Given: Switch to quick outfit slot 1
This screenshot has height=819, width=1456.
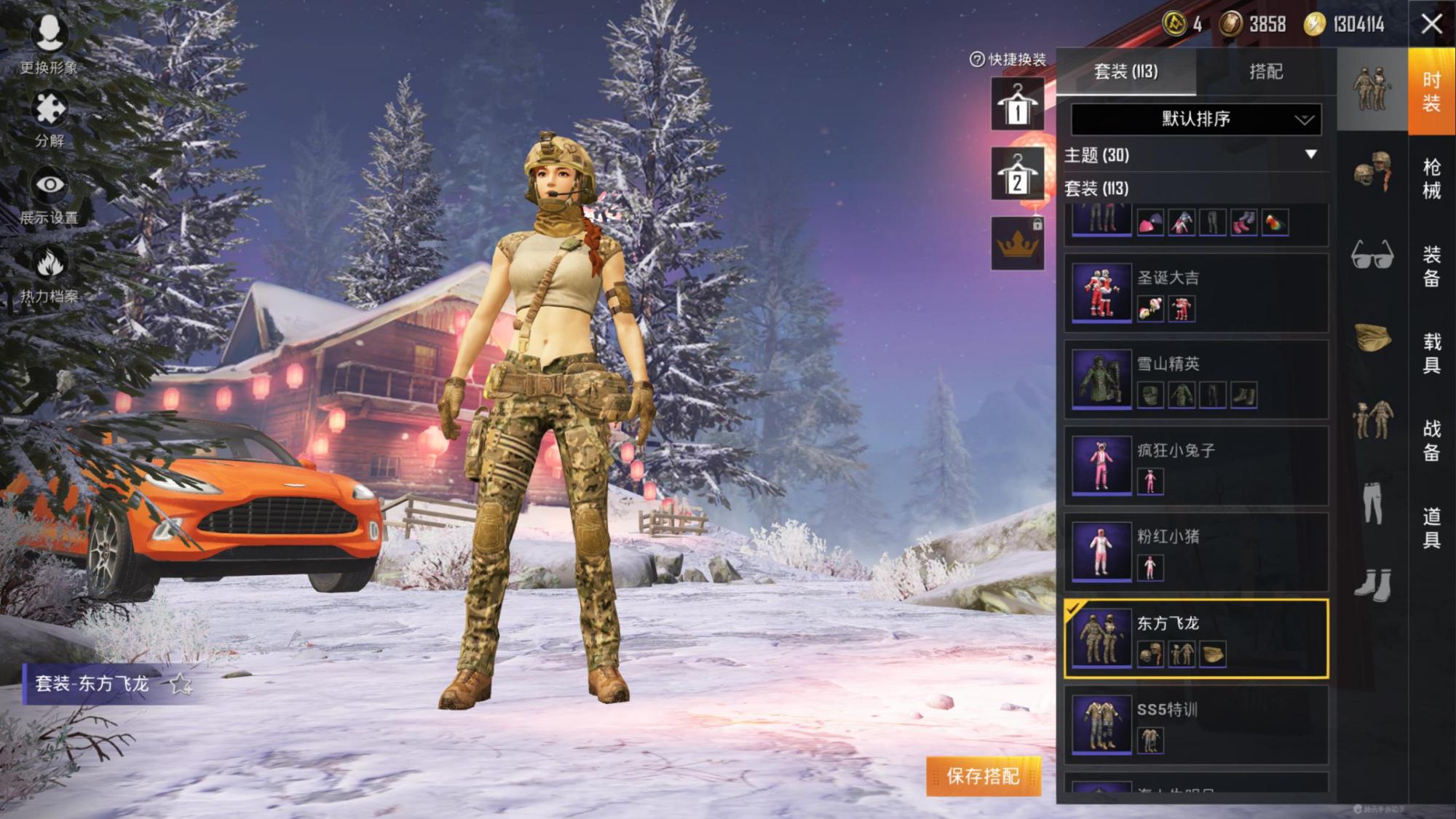Looking at the screenshot, I should [x=1017, y=104].
